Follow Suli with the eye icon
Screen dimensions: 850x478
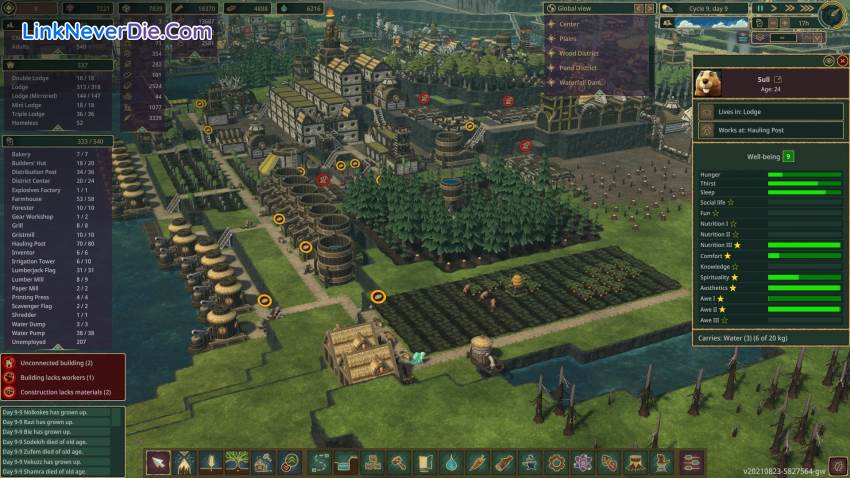coord(828,61)
